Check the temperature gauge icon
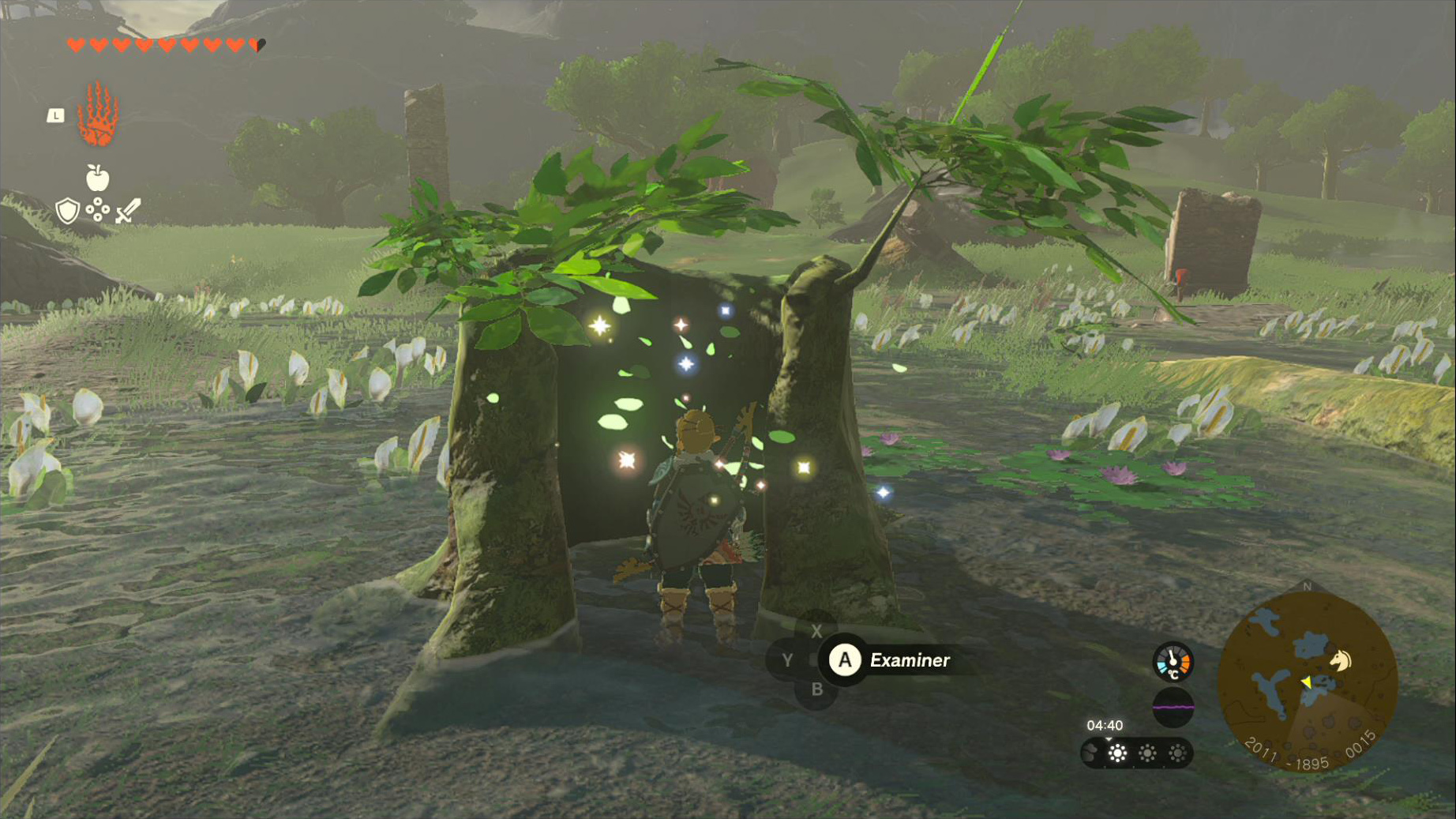1456x819 pixels. click(1173, 662)
